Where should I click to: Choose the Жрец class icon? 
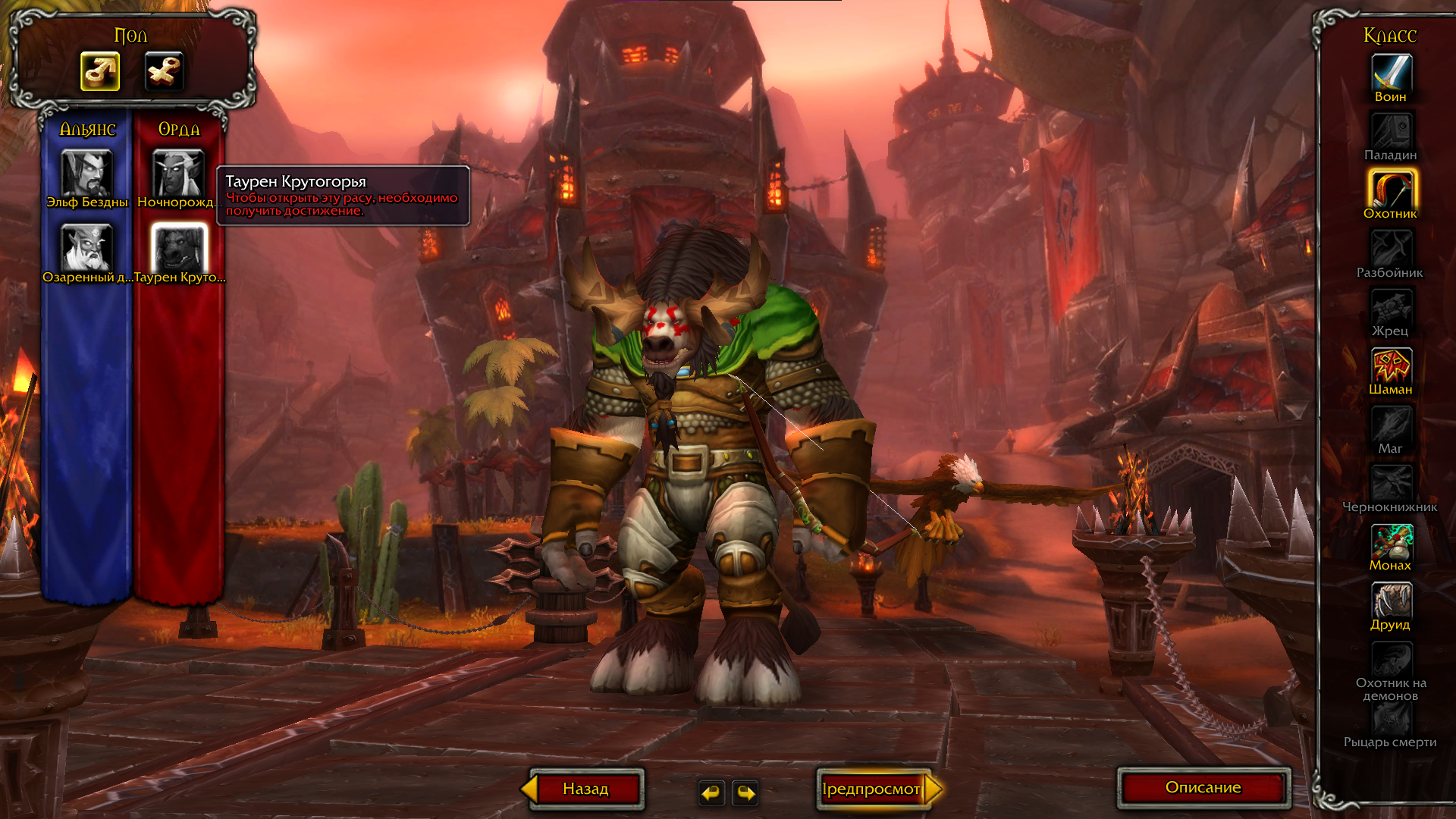point(1391,307)
